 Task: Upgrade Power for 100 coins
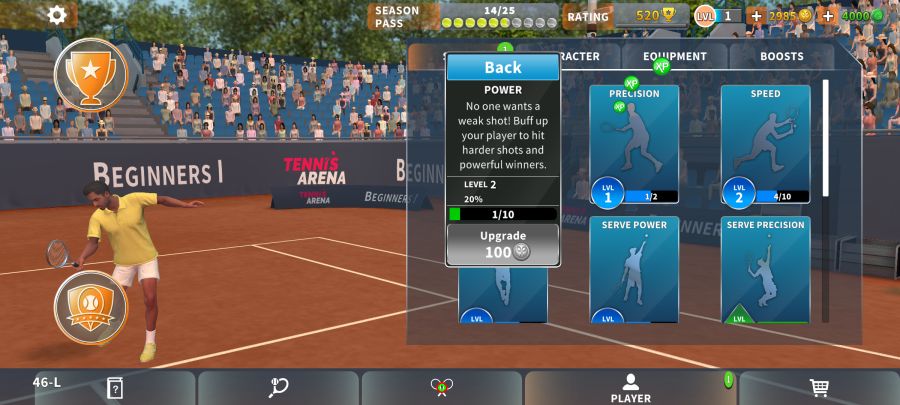coord(503,244)
